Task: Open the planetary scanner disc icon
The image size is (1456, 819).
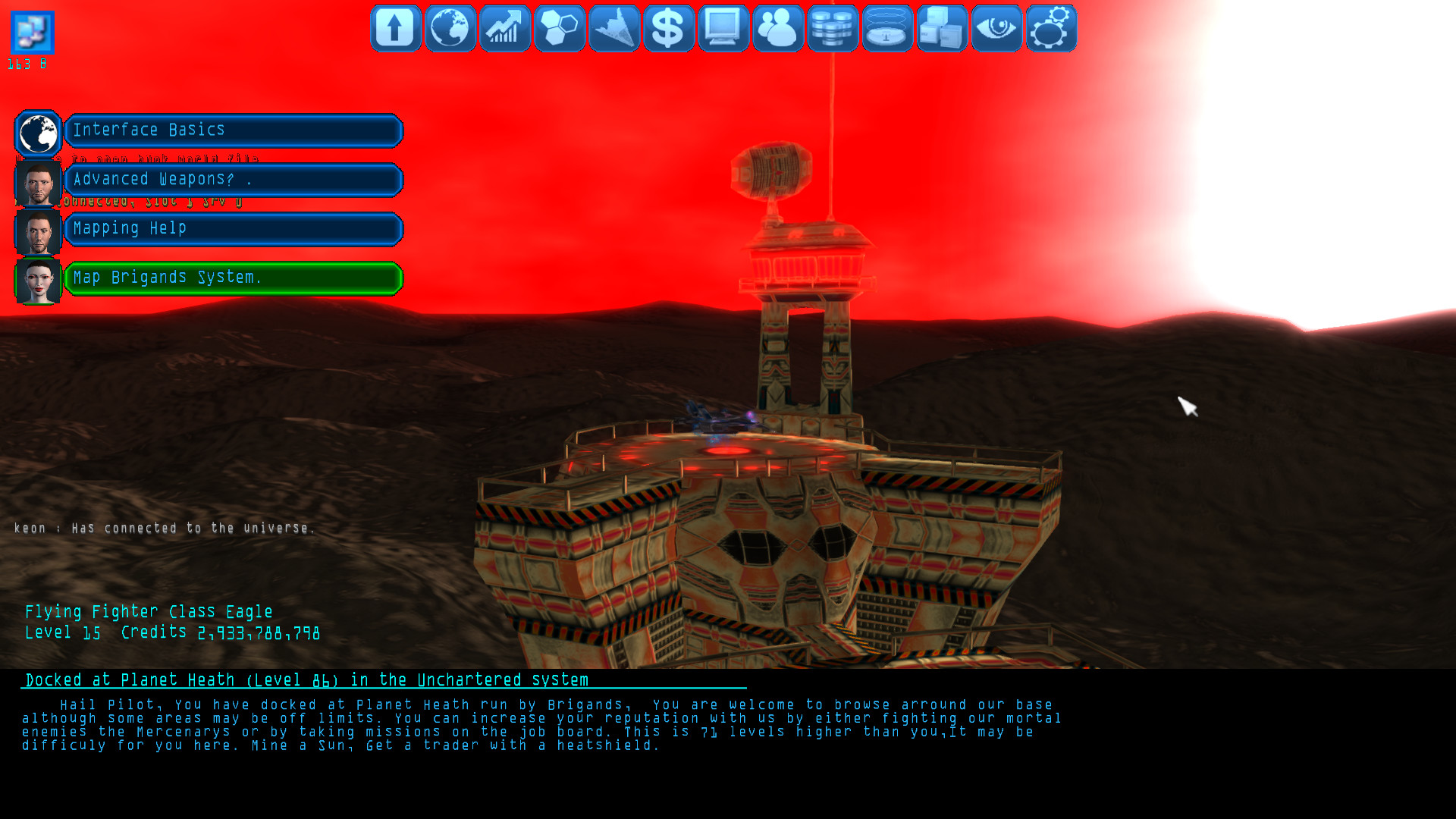Action: [x=886, y=28]
